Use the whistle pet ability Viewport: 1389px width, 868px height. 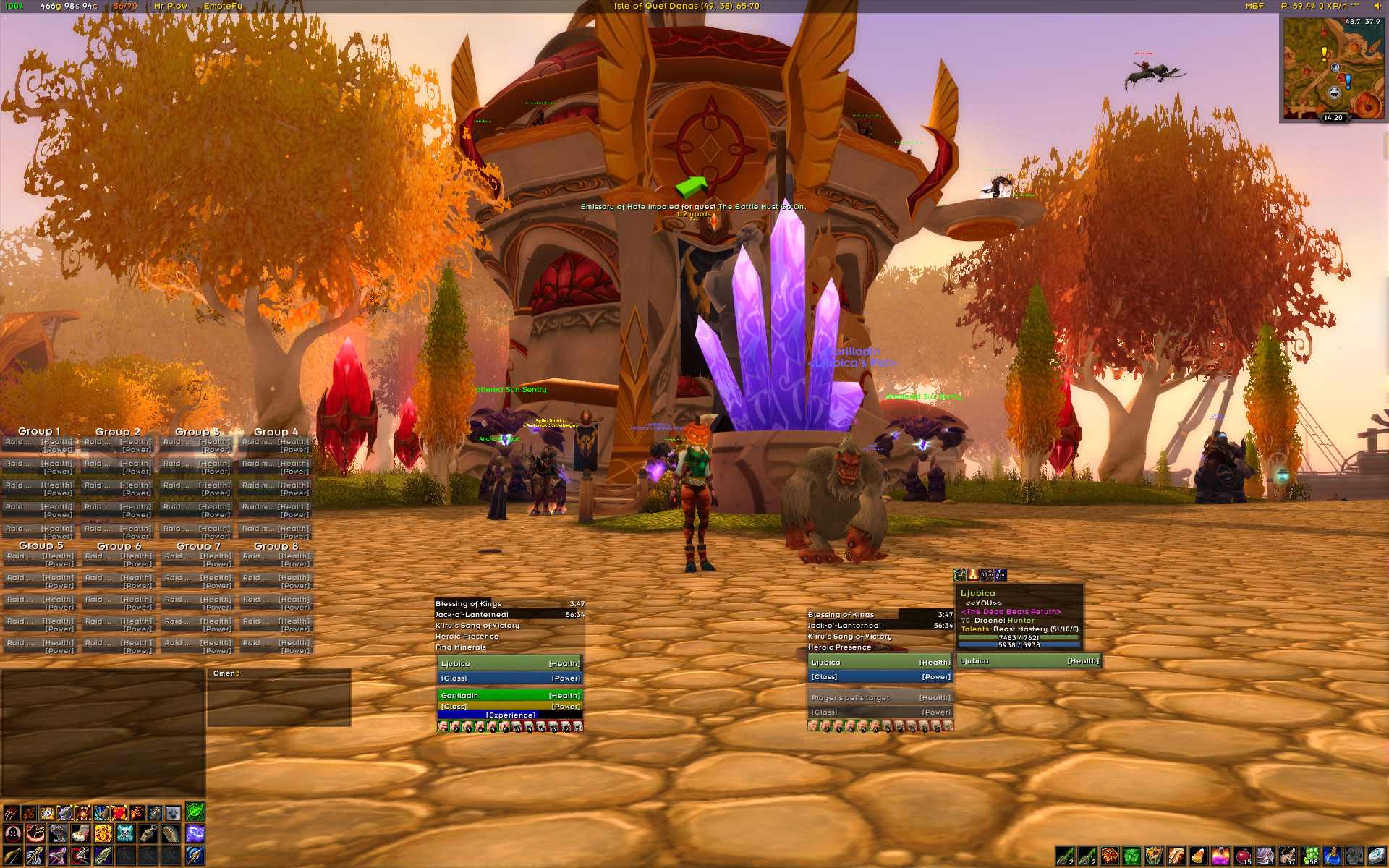148,834
